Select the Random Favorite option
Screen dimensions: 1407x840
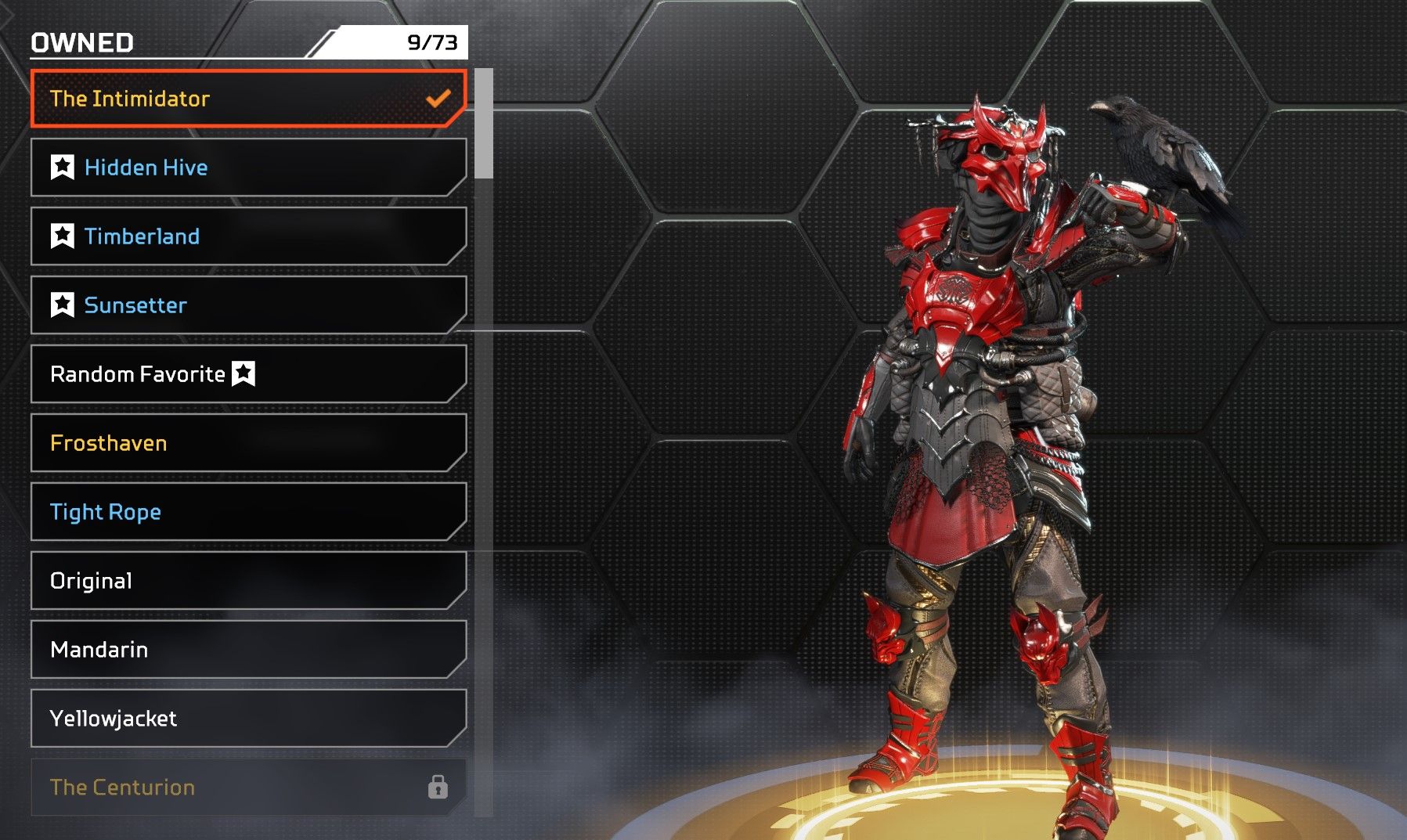247,374
